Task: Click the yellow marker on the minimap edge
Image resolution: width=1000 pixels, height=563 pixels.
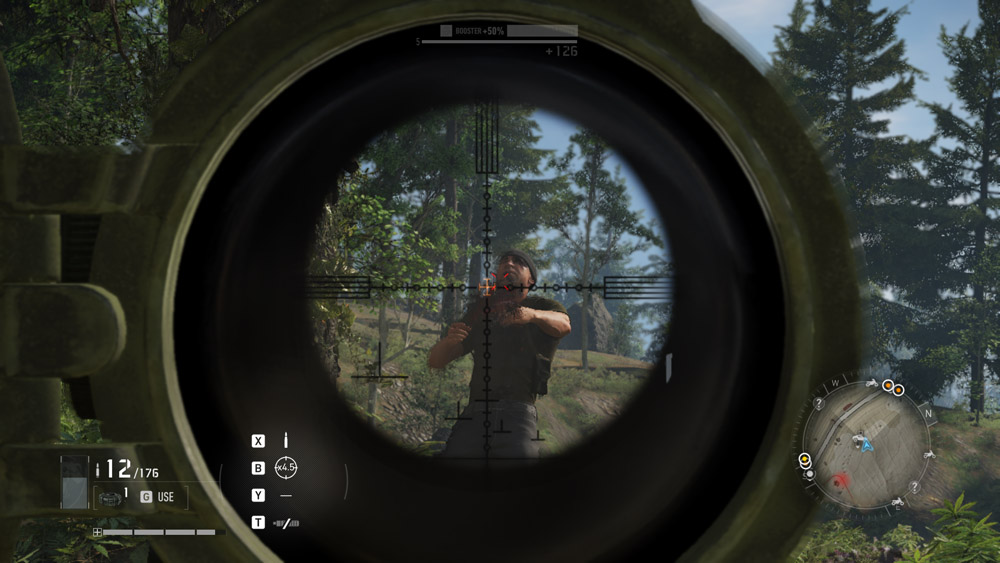Action: 805,459
